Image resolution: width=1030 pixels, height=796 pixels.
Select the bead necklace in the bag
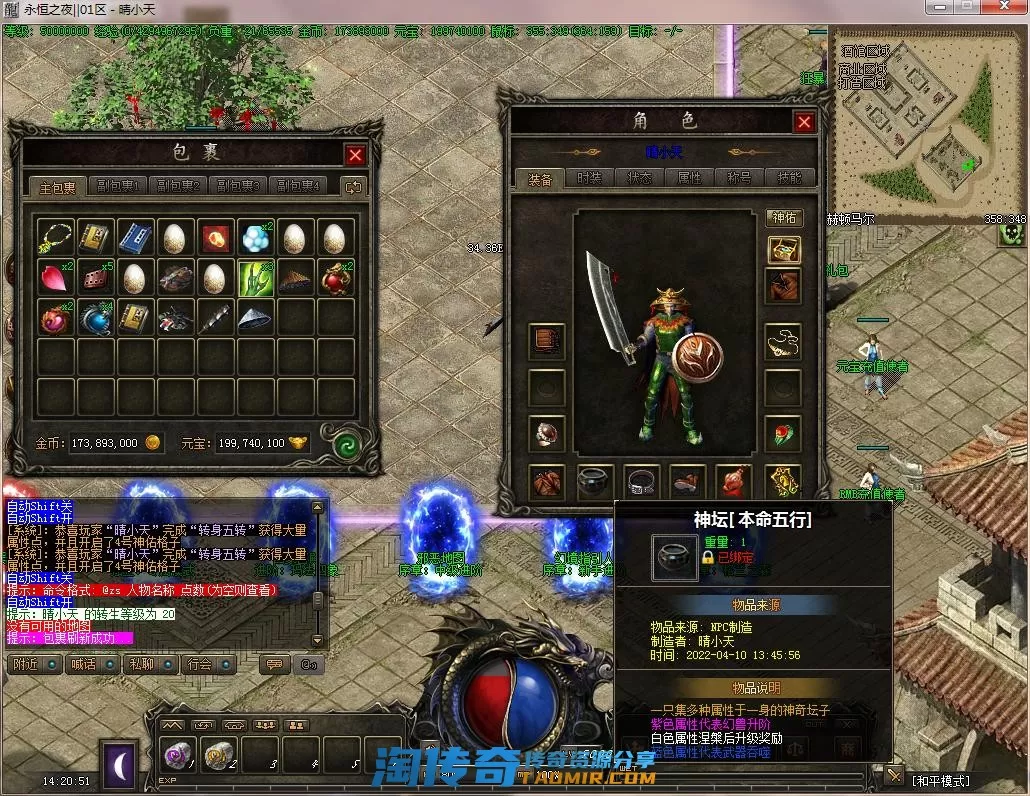tap(54, 237)
